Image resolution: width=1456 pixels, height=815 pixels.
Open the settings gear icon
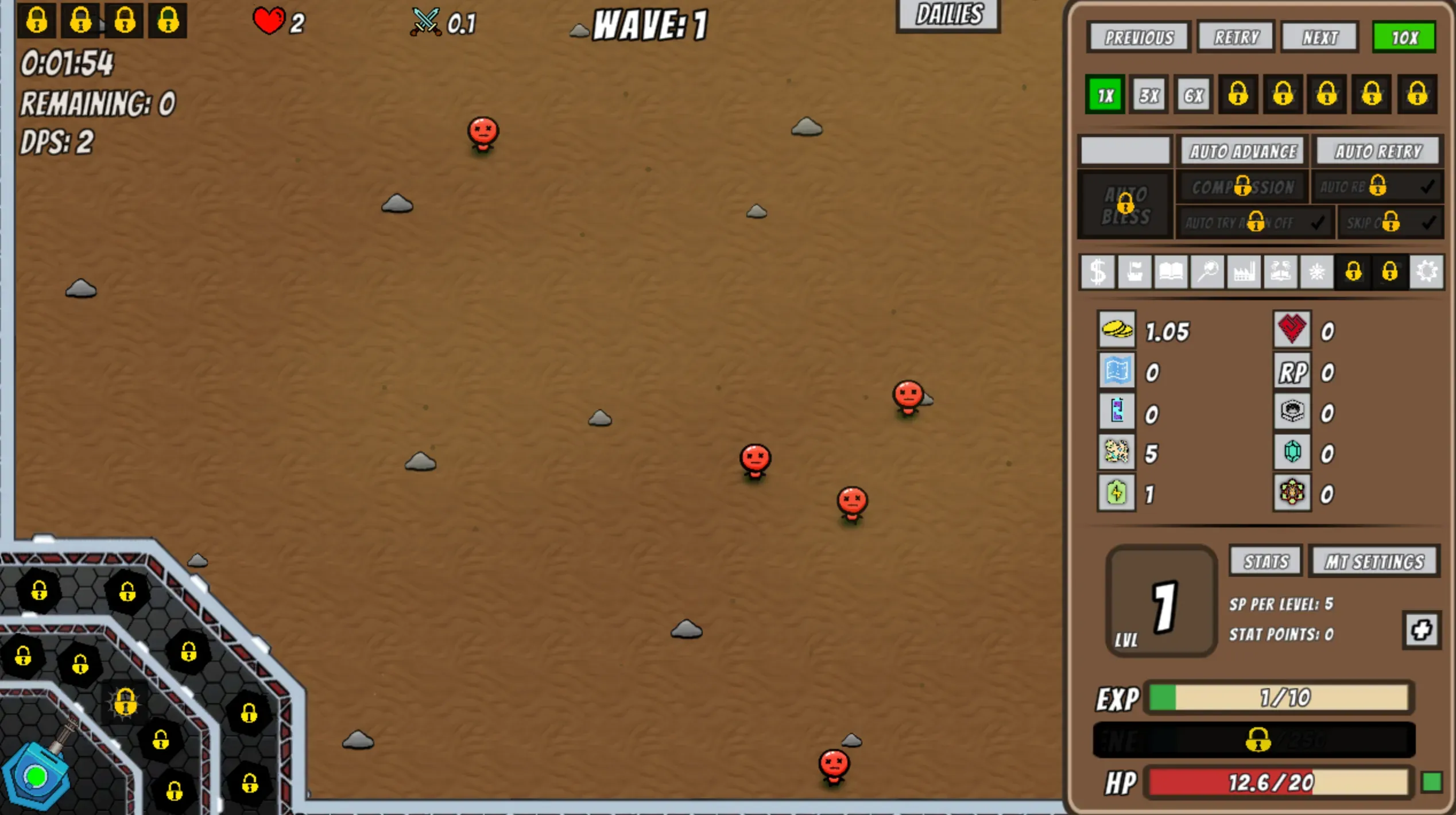[x=1428, y=273]
